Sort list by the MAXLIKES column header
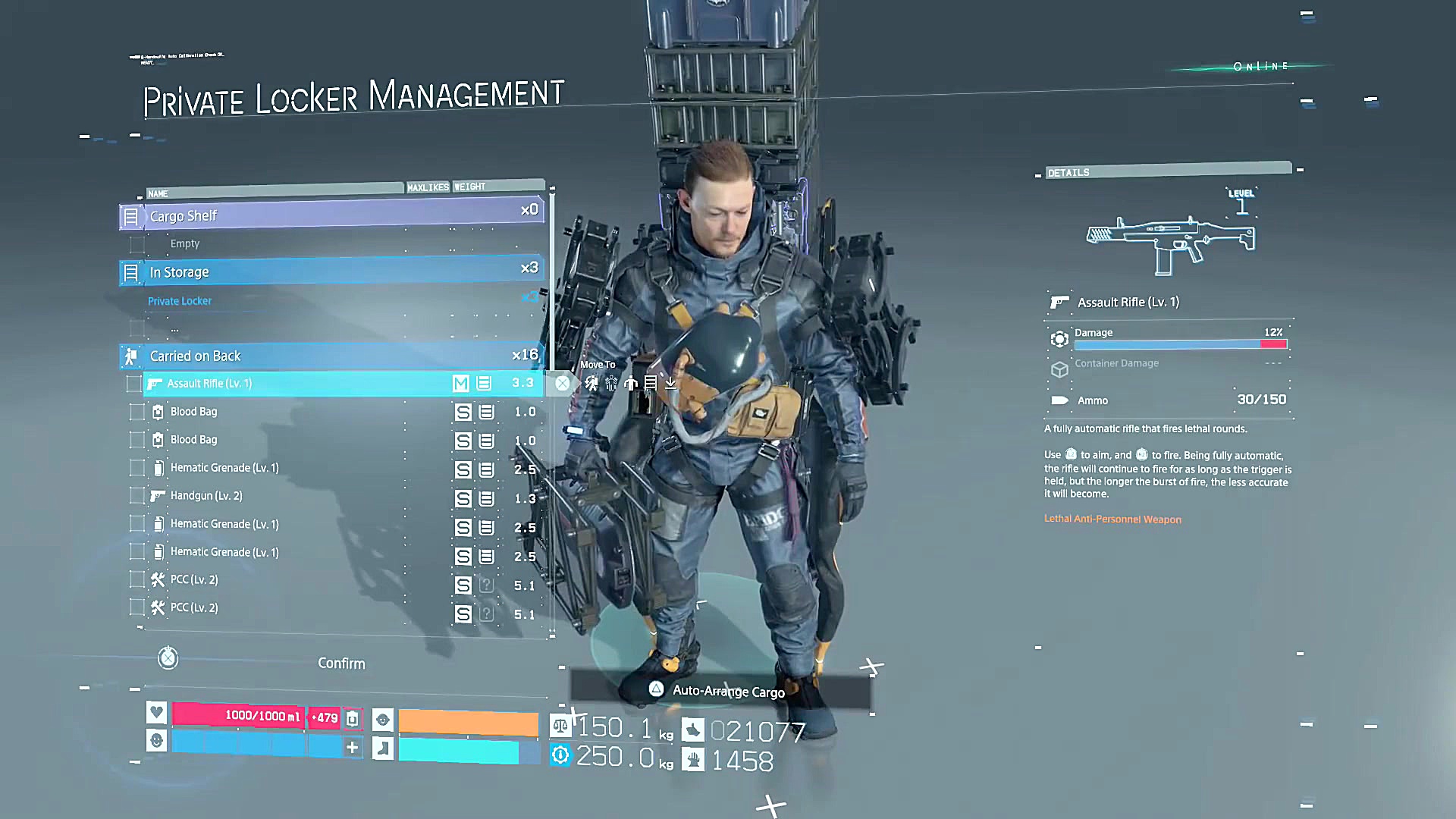 pos(428,187)
